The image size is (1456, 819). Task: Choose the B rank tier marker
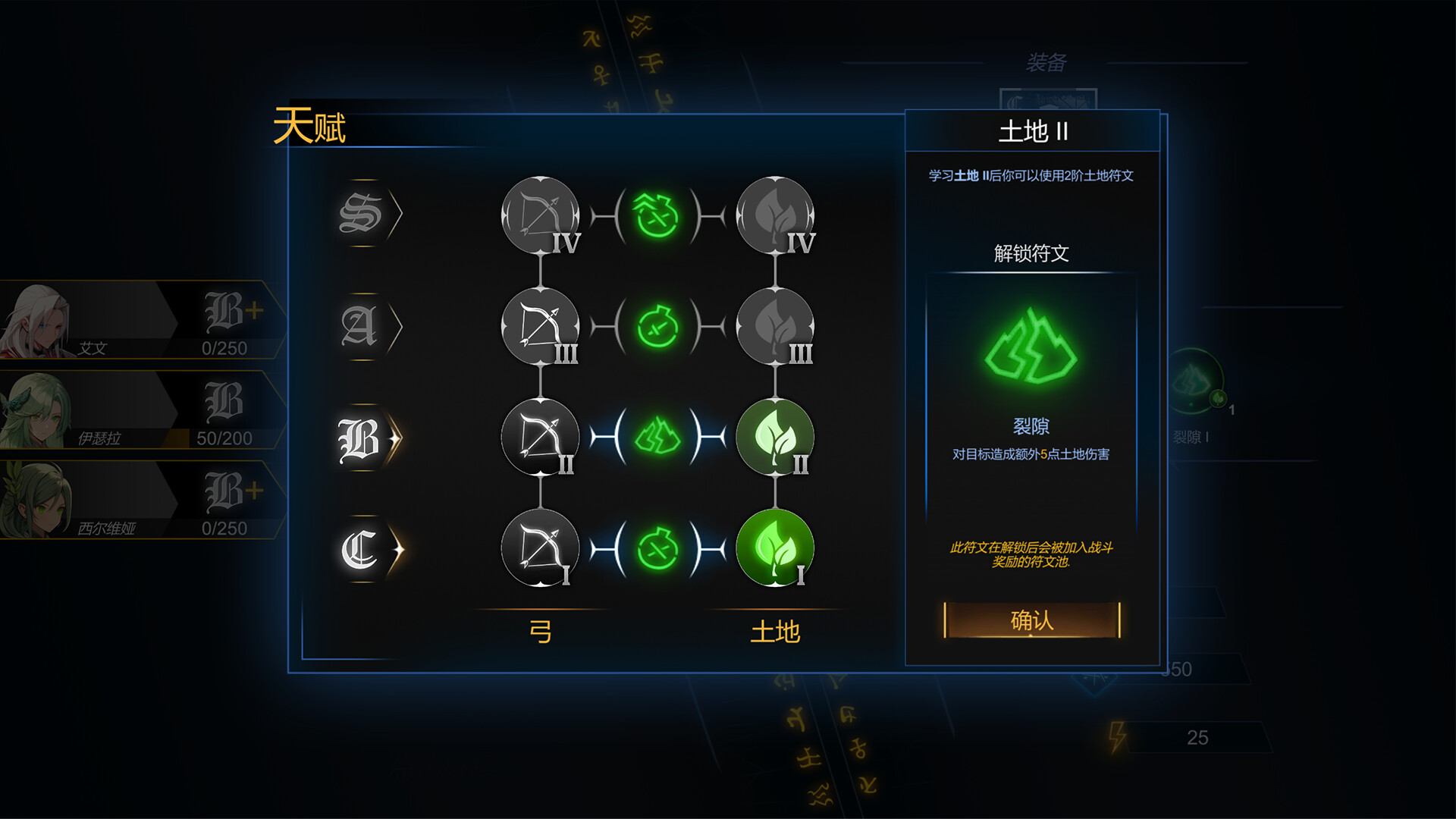coord(360,438)
